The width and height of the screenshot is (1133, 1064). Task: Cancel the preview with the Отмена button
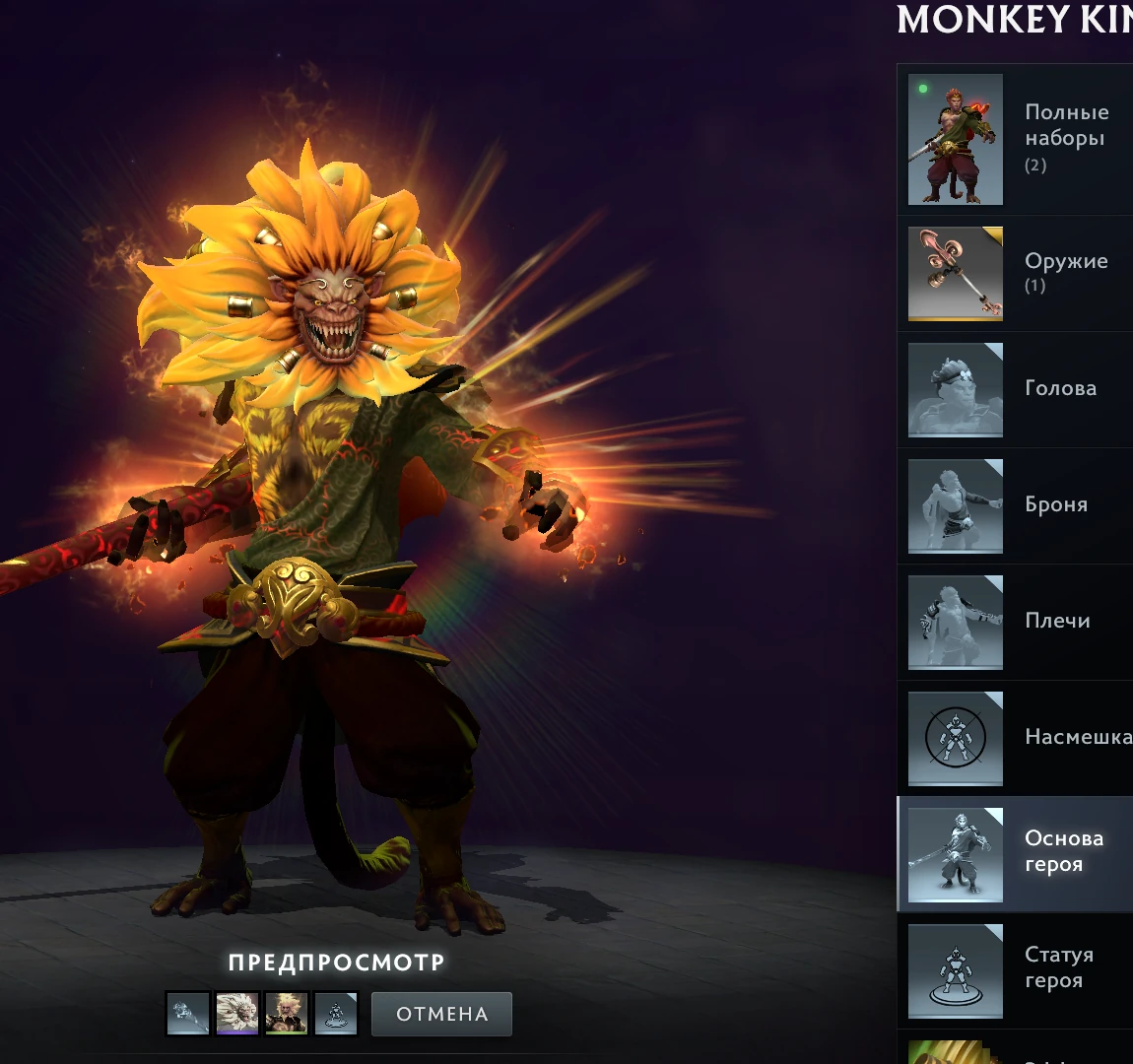pos(441,1014)
